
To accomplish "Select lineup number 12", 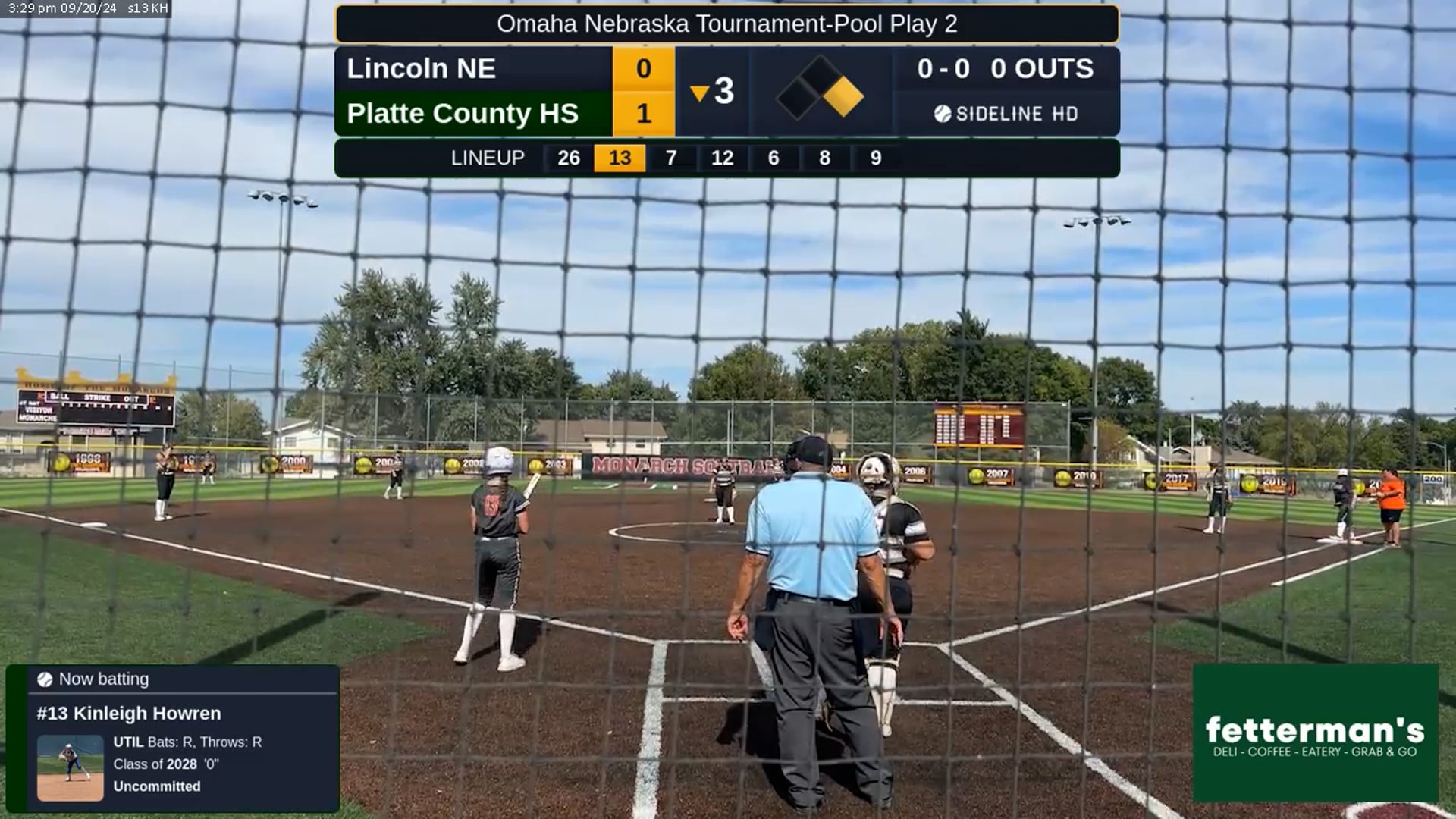I will pos(722,158).
